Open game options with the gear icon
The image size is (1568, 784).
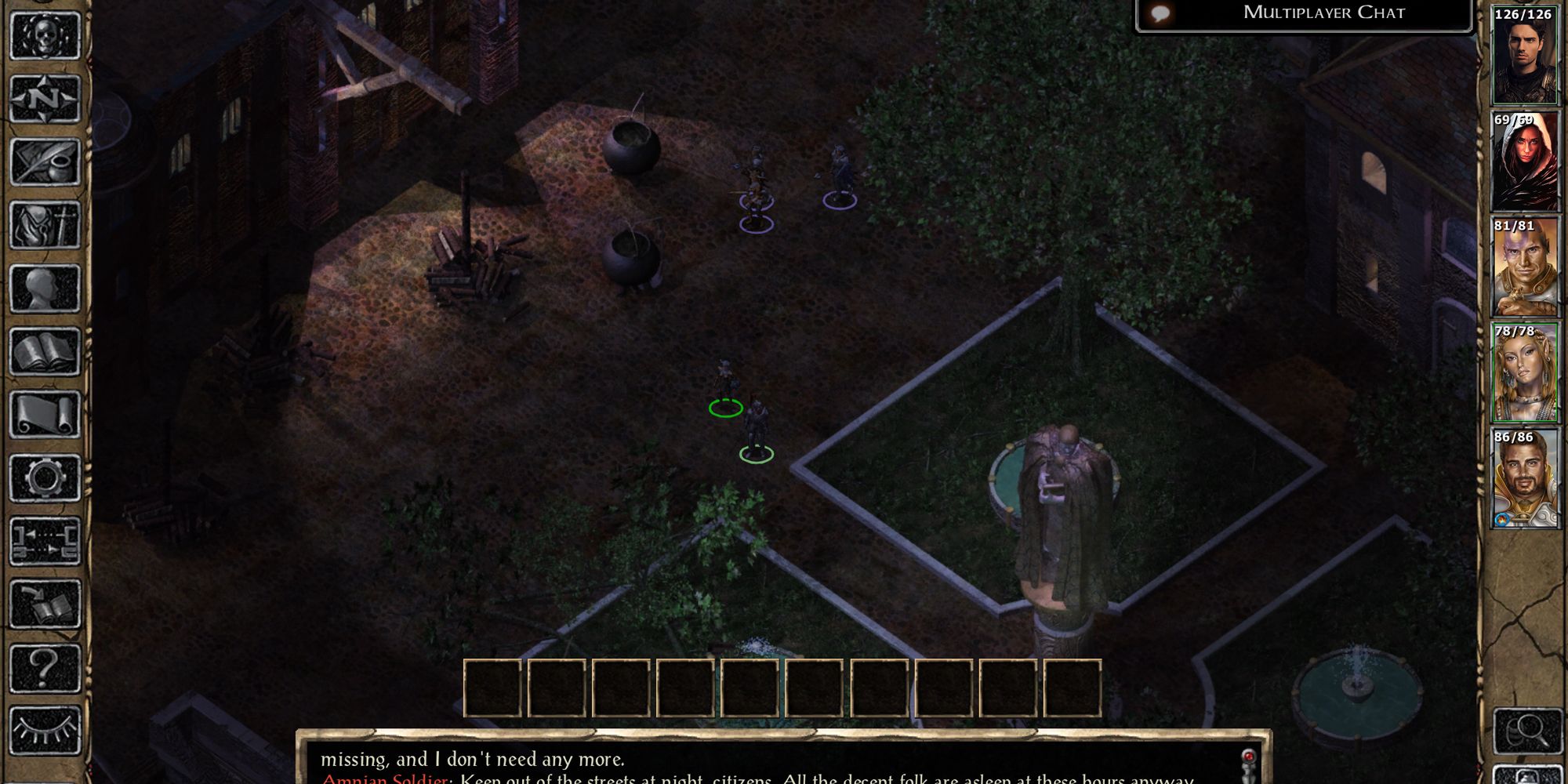45,478
